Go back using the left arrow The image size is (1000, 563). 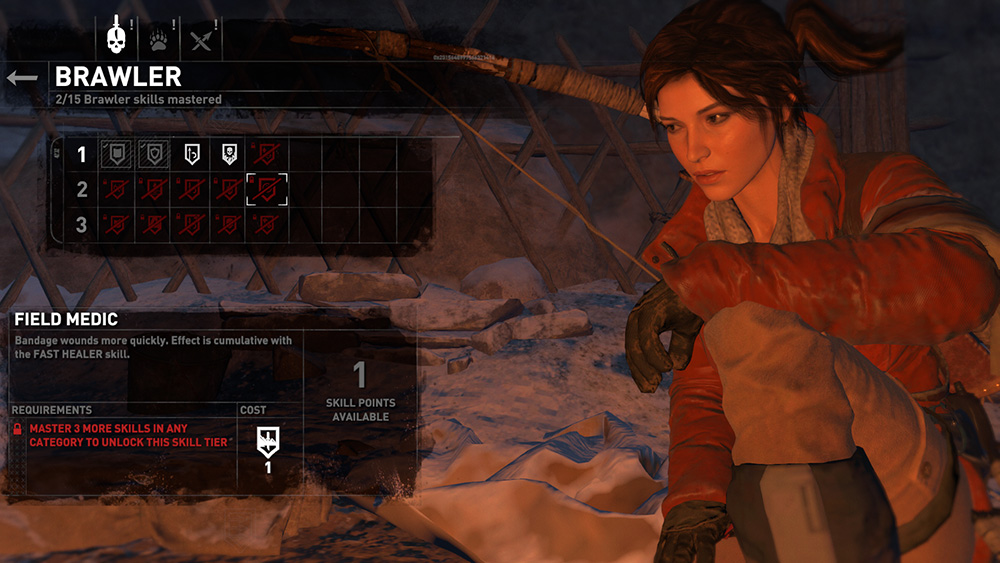point(22,77)
